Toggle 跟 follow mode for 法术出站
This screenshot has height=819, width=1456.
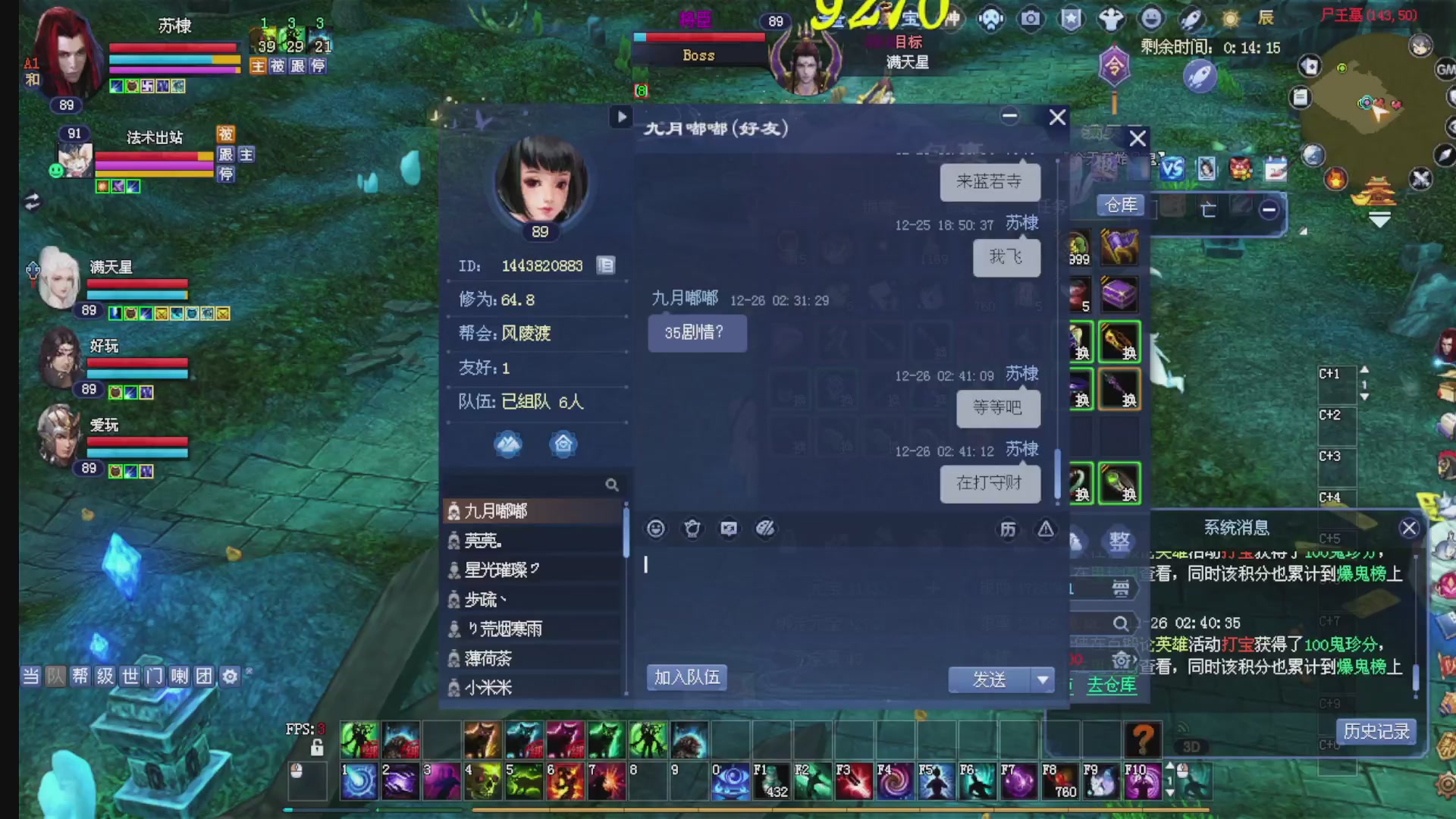[225, 154]
